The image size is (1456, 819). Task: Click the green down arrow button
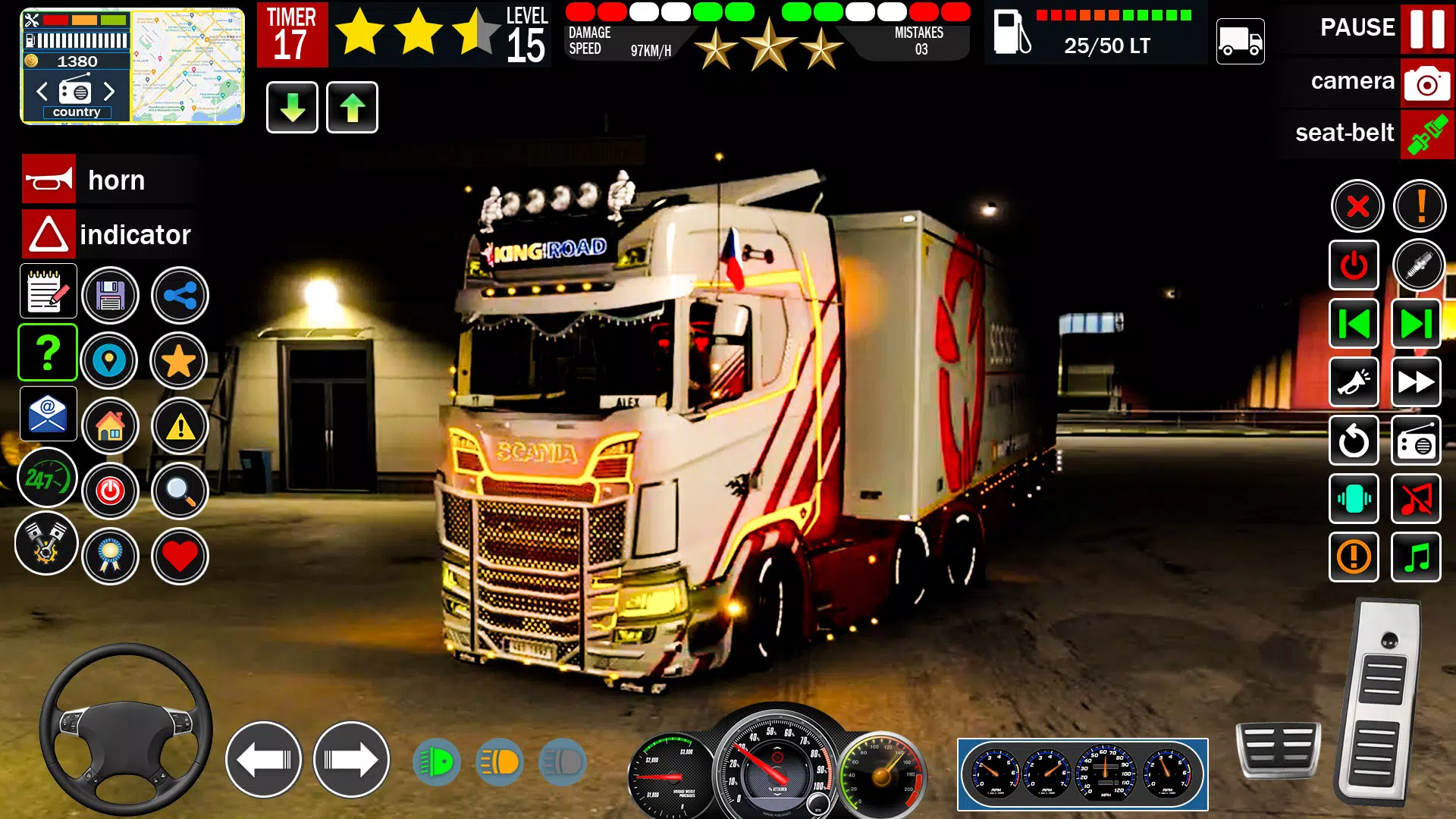click(x=292, y=108)
